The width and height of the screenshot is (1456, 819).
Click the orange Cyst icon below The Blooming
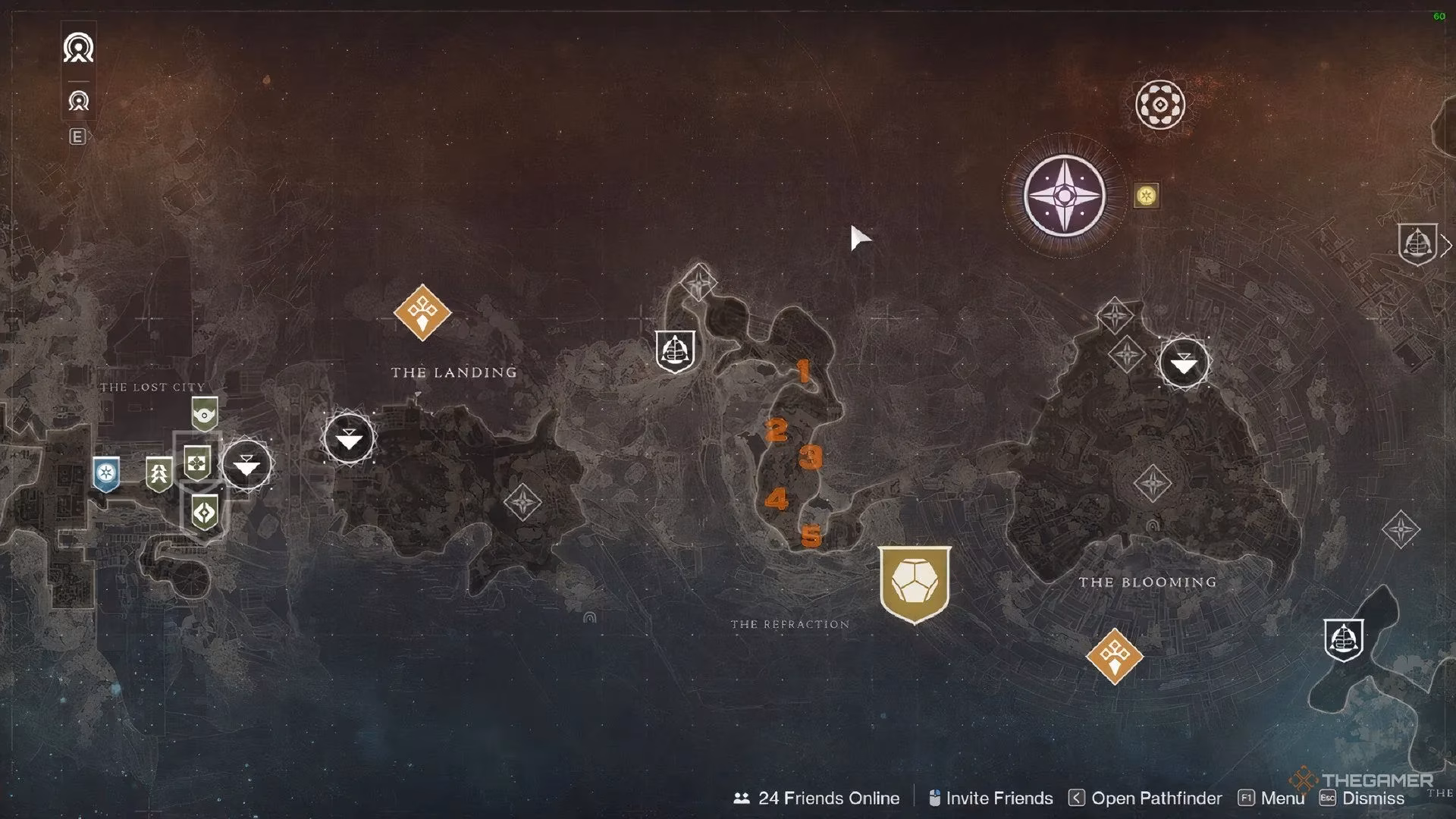(1114, 655)
